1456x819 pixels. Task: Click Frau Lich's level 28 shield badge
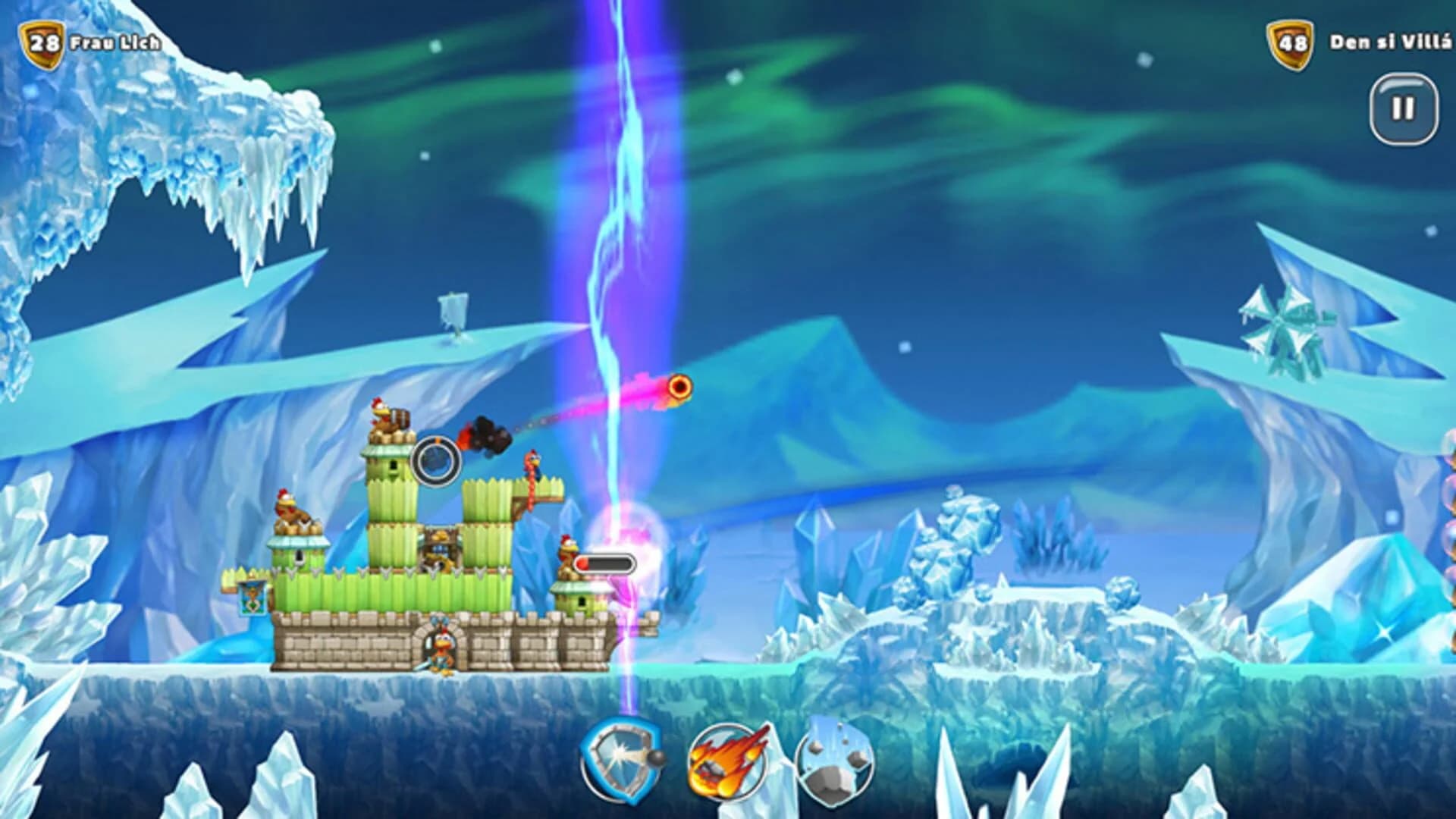coord(42,42)
